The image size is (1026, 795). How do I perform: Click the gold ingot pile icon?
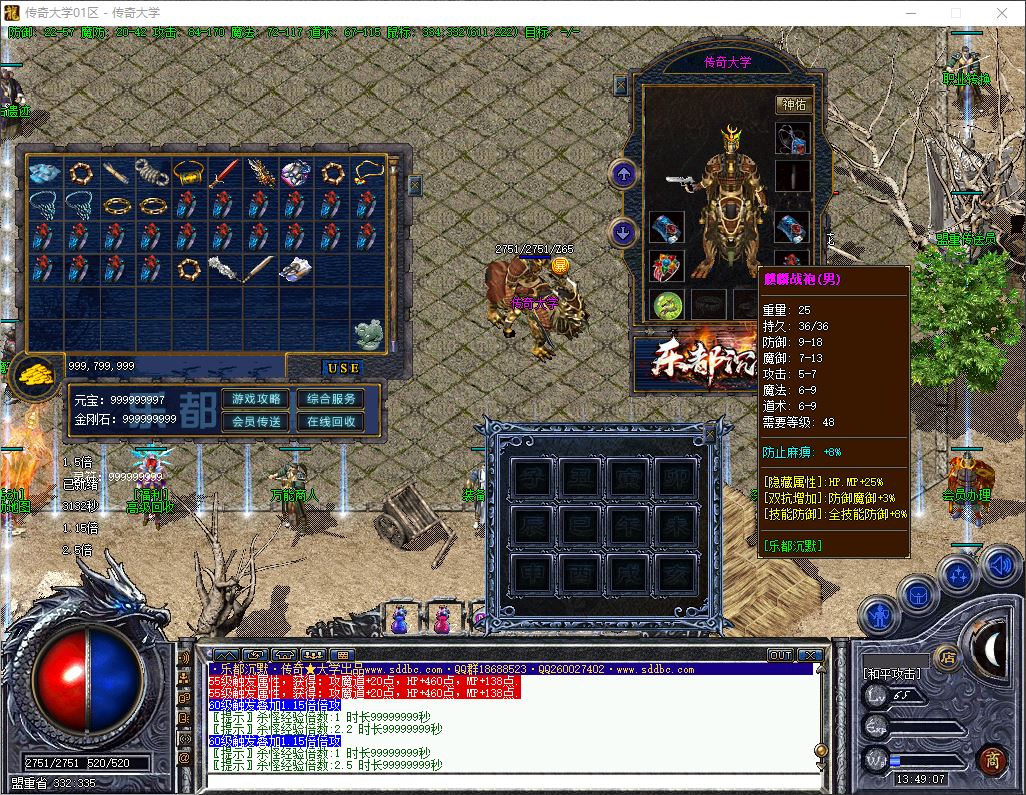click(37, 373)
